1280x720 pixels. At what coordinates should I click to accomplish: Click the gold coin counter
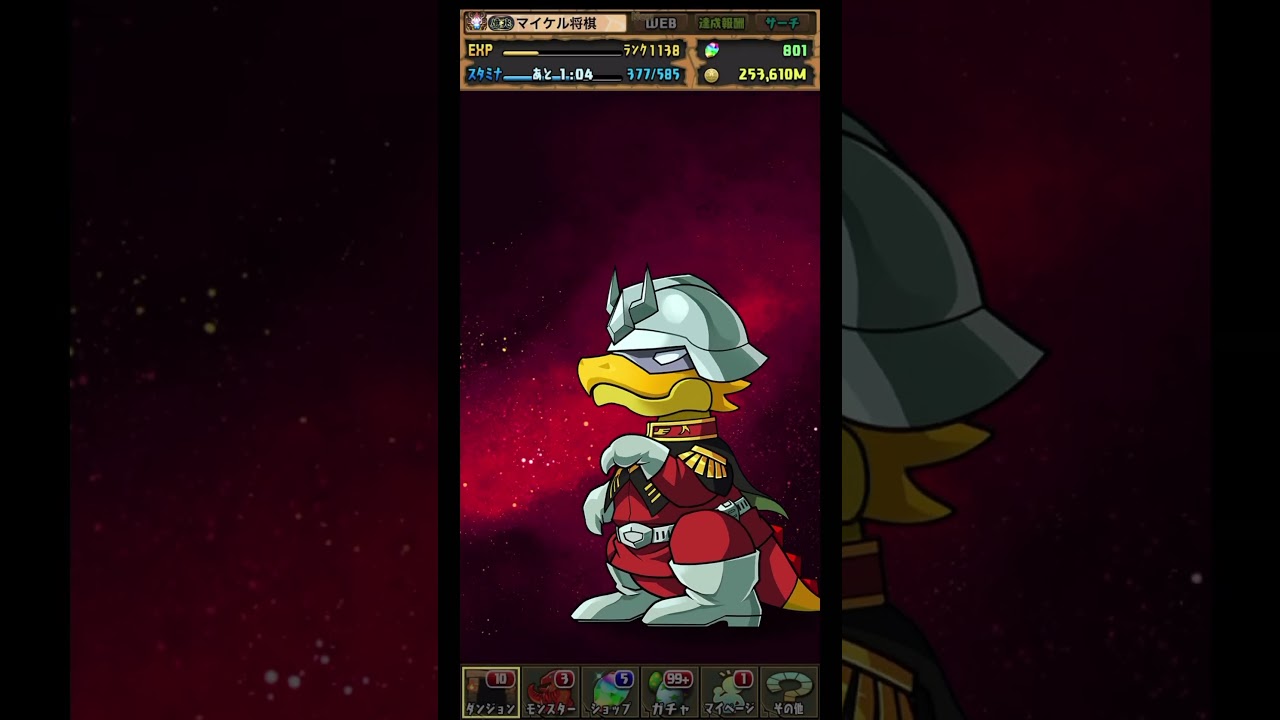pos(756,75)
